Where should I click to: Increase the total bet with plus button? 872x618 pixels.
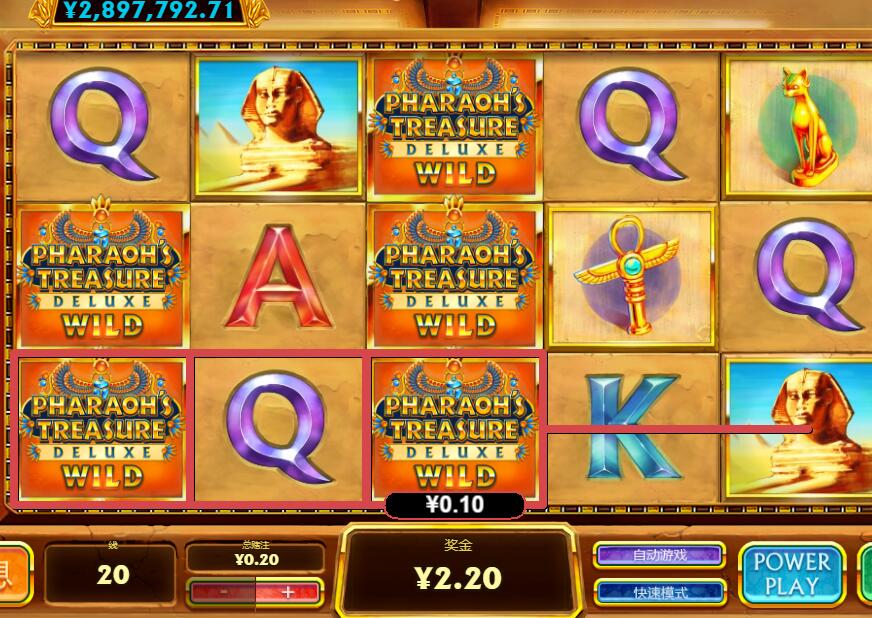tap(288, 592)
